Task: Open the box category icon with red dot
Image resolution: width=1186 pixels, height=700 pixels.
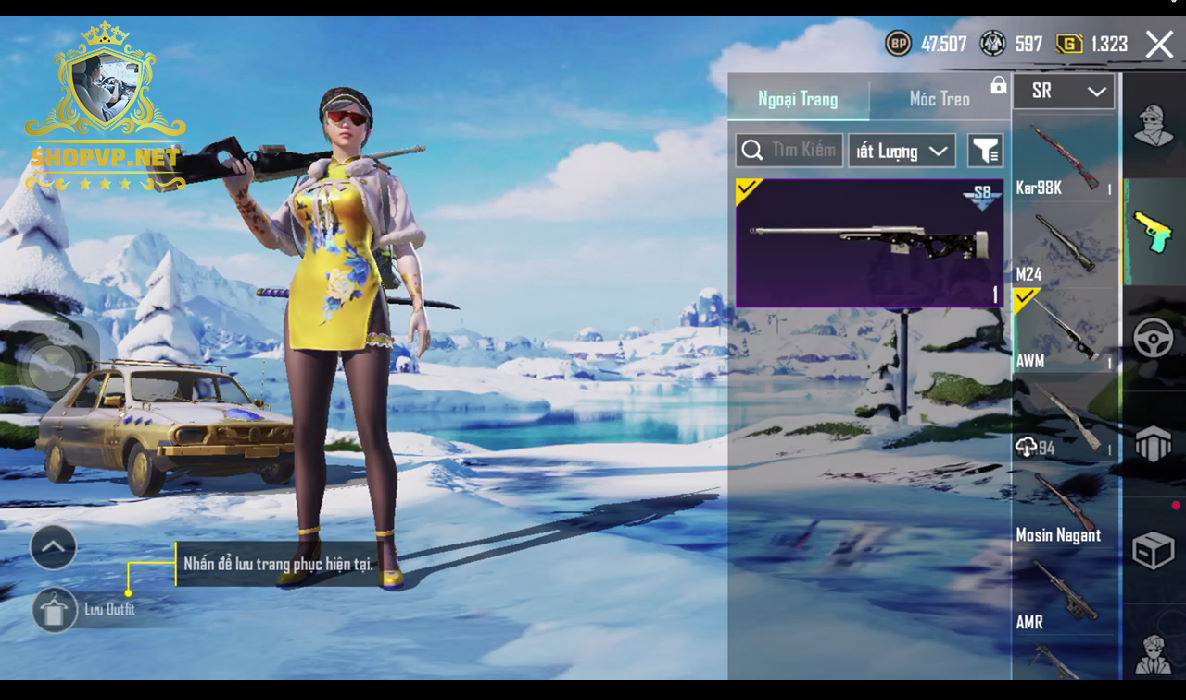Action: pos(1153,549)
